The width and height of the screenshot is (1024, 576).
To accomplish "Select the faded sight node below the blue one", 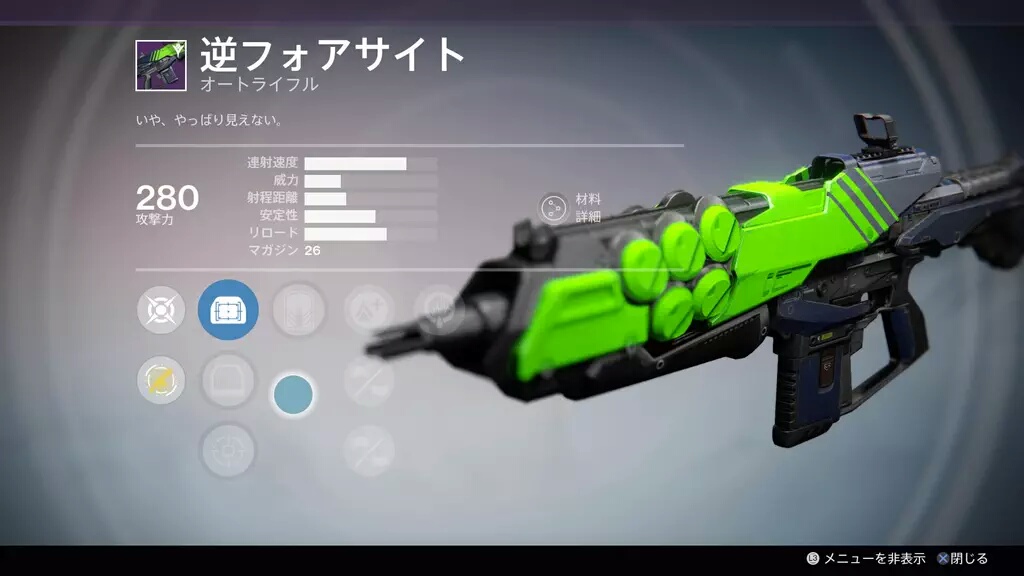I will click(x=228, y=381).
